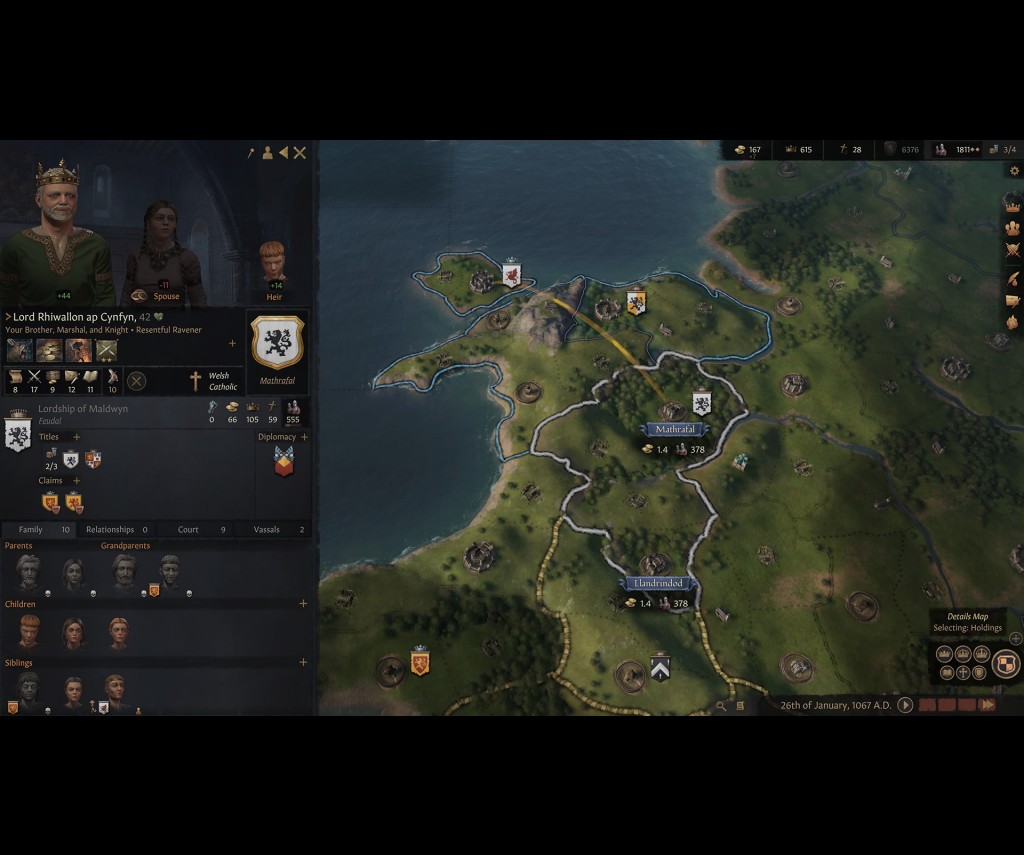The image size is (1024, 855).
Task: Expand the Diplomacy section plus button
Action: (x=304, y=437)
